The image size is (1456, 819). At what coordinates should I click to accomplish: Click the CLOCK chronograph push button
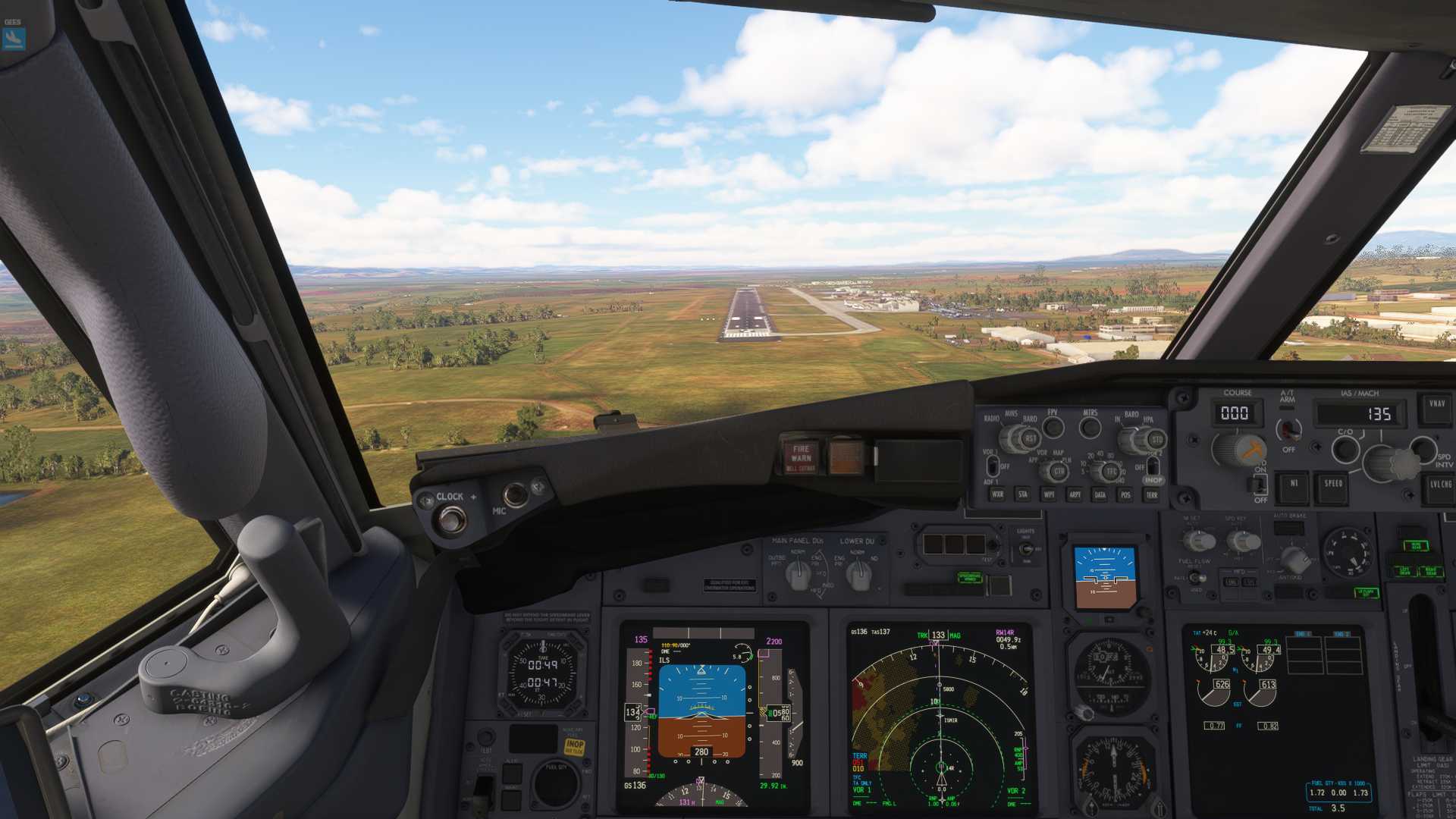452,519
